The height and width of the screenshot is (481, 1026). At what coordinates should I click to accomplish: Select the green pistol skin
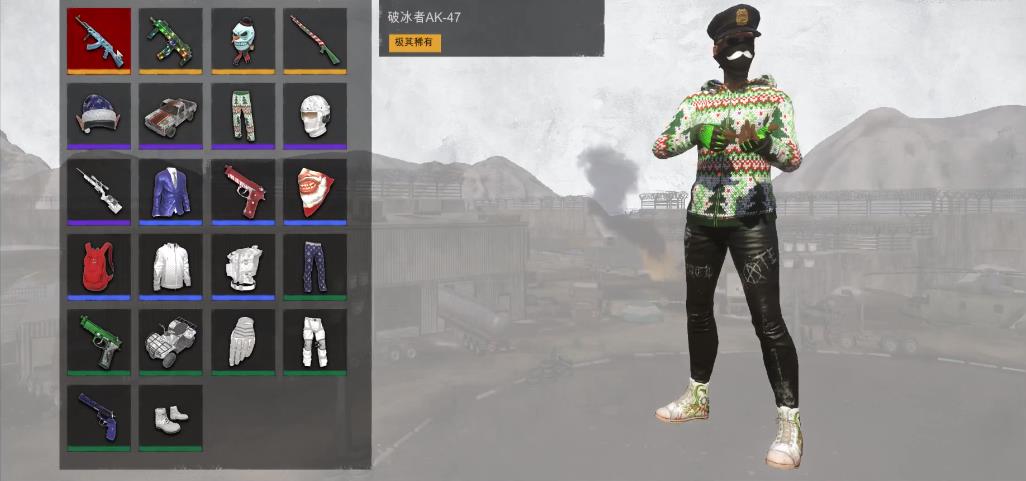99,340
